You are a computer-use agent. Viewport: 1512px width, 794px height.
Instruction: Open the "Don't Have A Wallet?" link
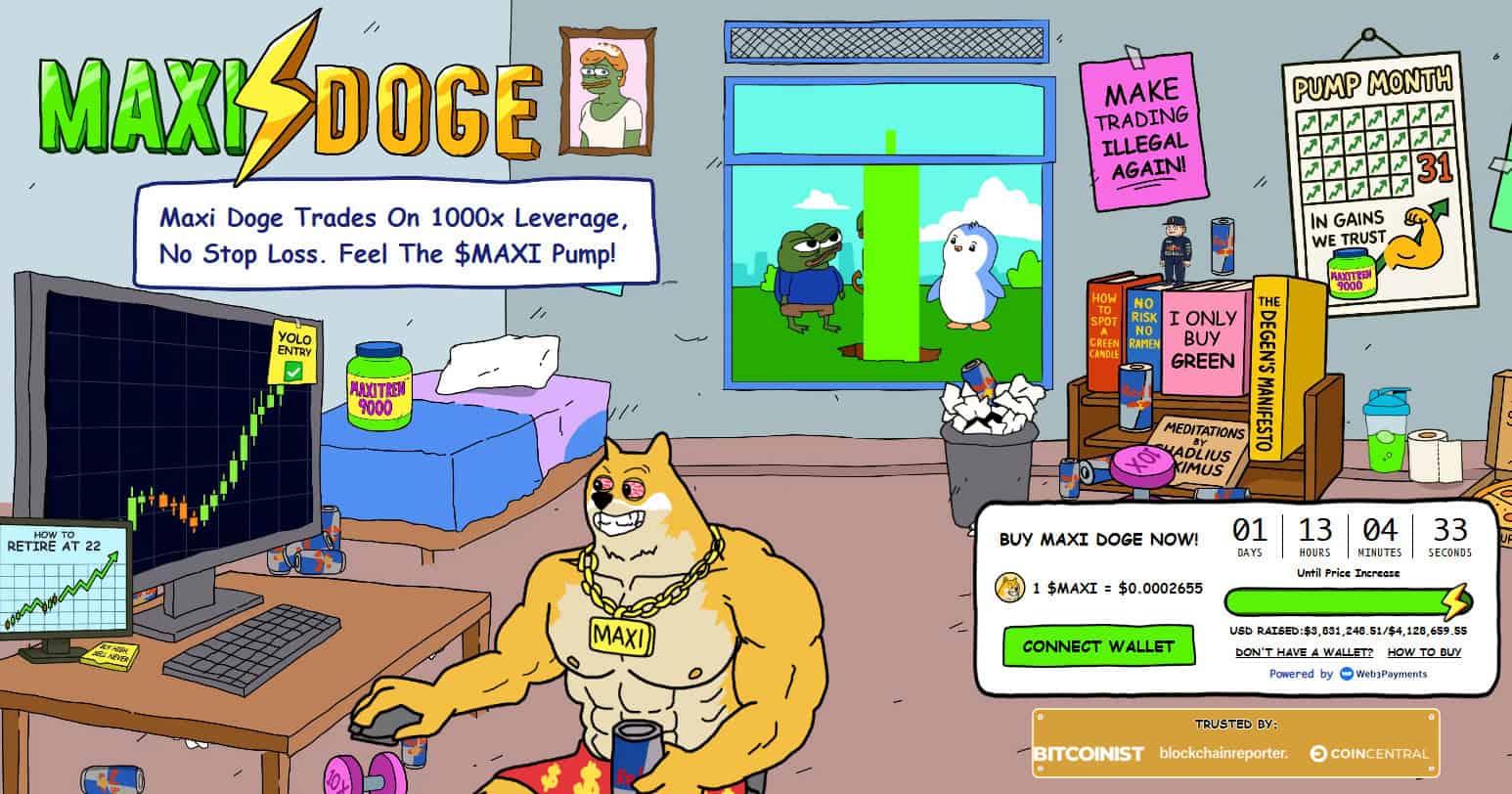(x=1304, y=652)
